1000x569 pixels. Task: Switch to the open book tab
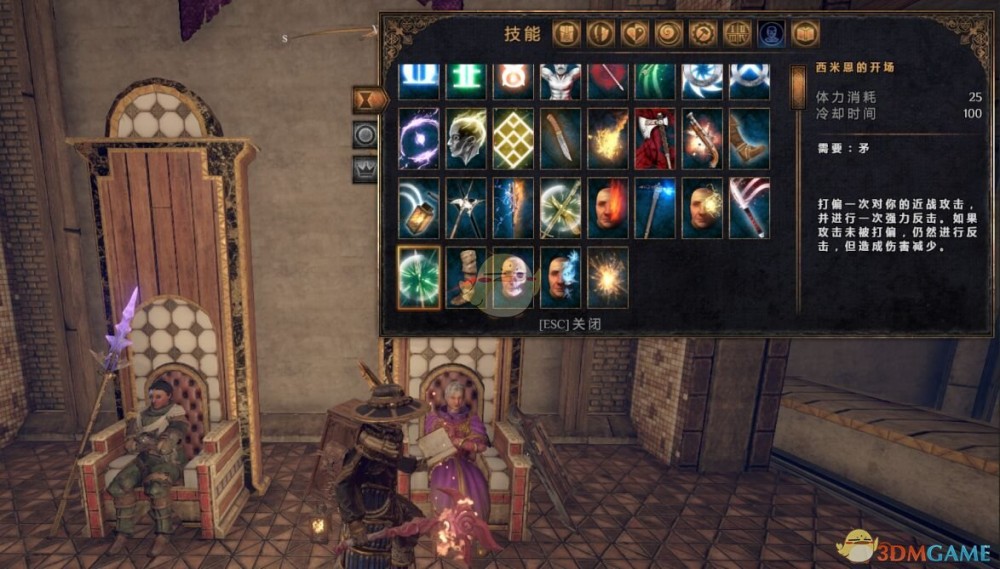pyautogui.click(x=805, y=34)
